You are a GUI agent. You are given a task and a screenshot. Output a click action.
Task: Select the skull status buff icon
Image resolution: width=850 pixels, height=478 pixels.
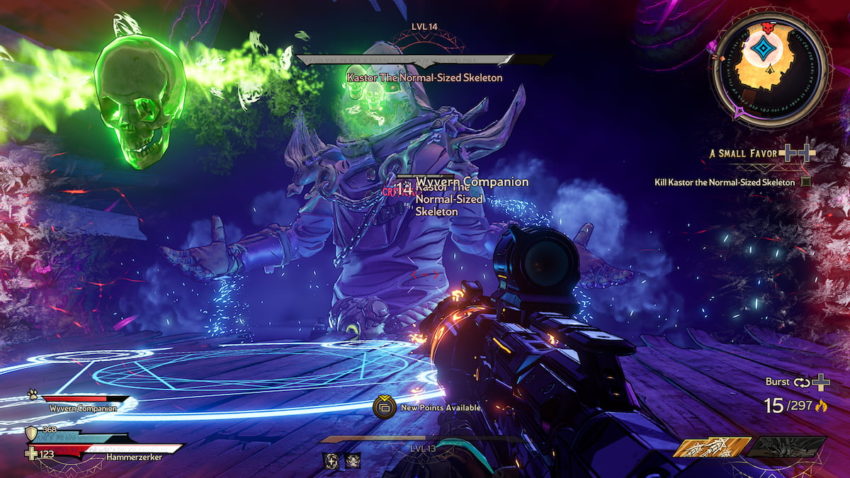tap(353, 460)
